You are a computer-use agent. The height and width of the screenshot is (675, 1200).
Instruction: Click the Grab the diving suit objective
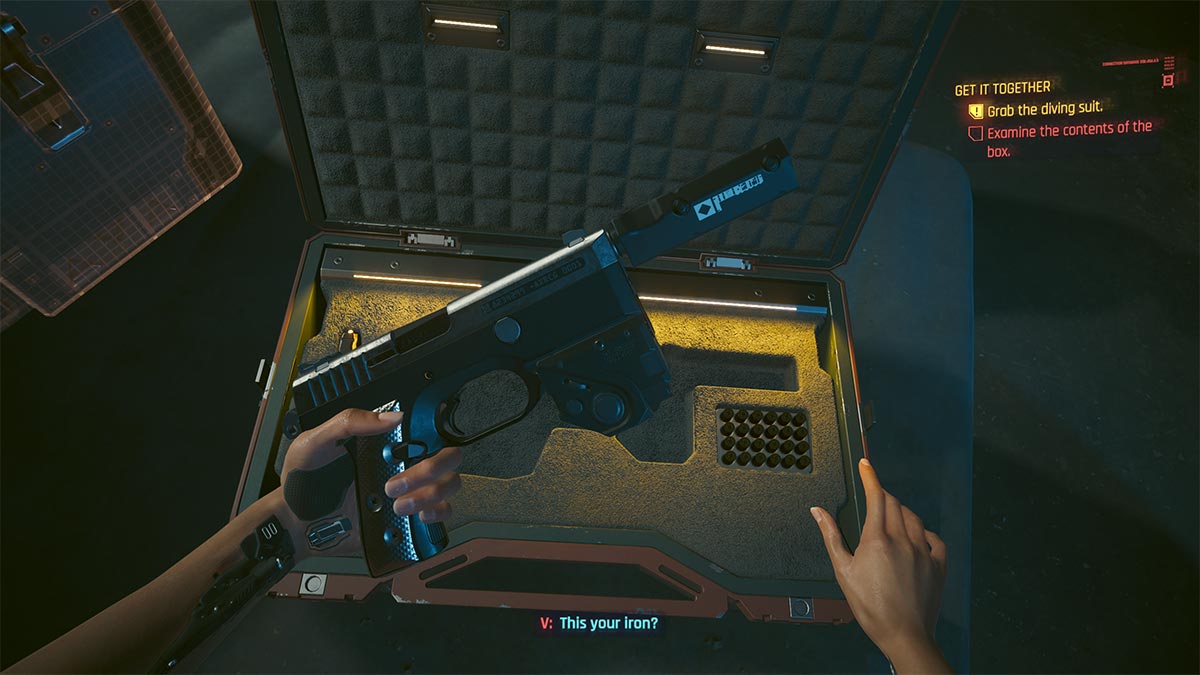click(x=1044, y=109)
